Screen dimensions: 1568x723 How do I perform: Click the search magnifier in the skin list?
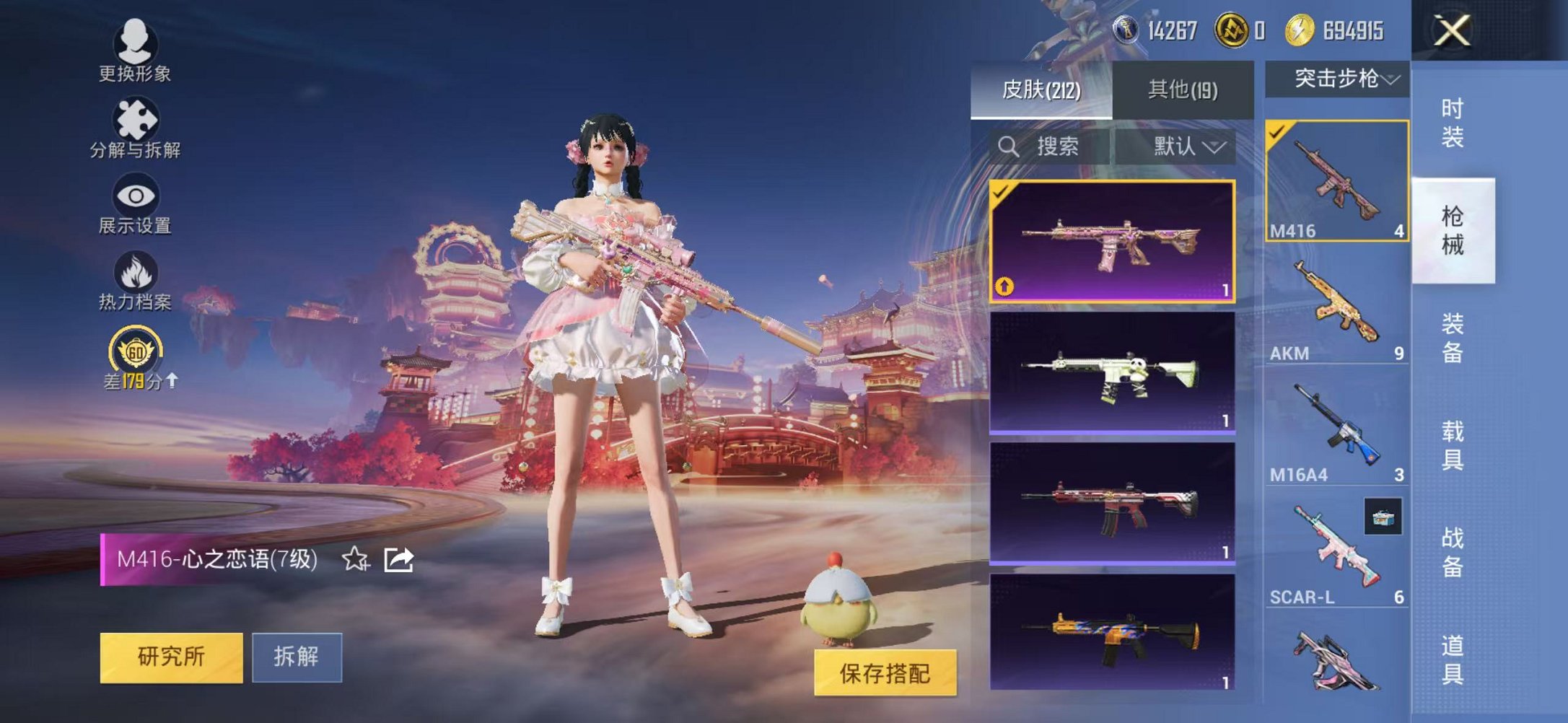pyautogui.click(x=1009, y=147)
